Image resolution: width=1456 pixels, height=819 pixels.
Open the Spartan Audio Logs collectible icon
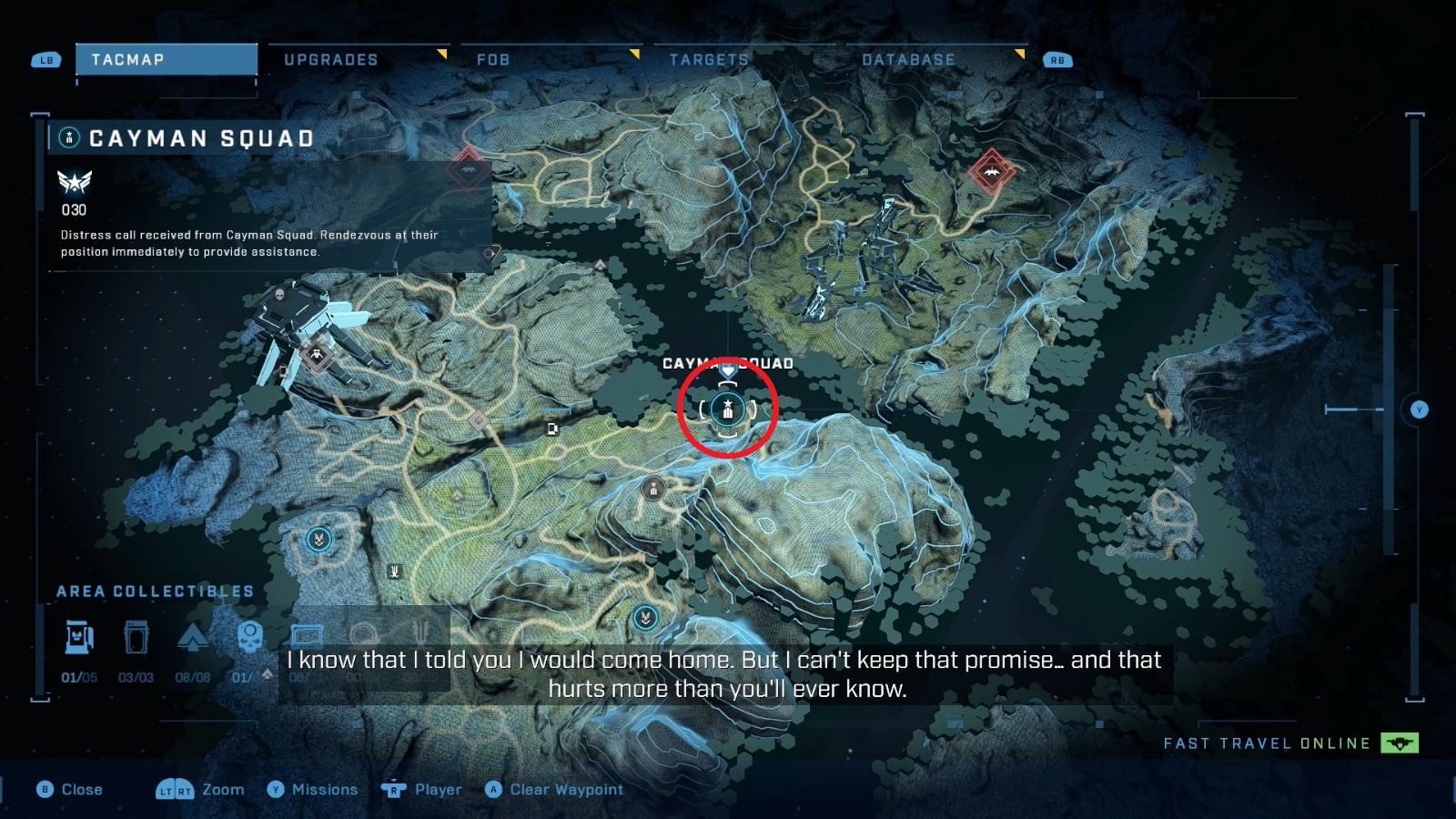click(136, 637)
